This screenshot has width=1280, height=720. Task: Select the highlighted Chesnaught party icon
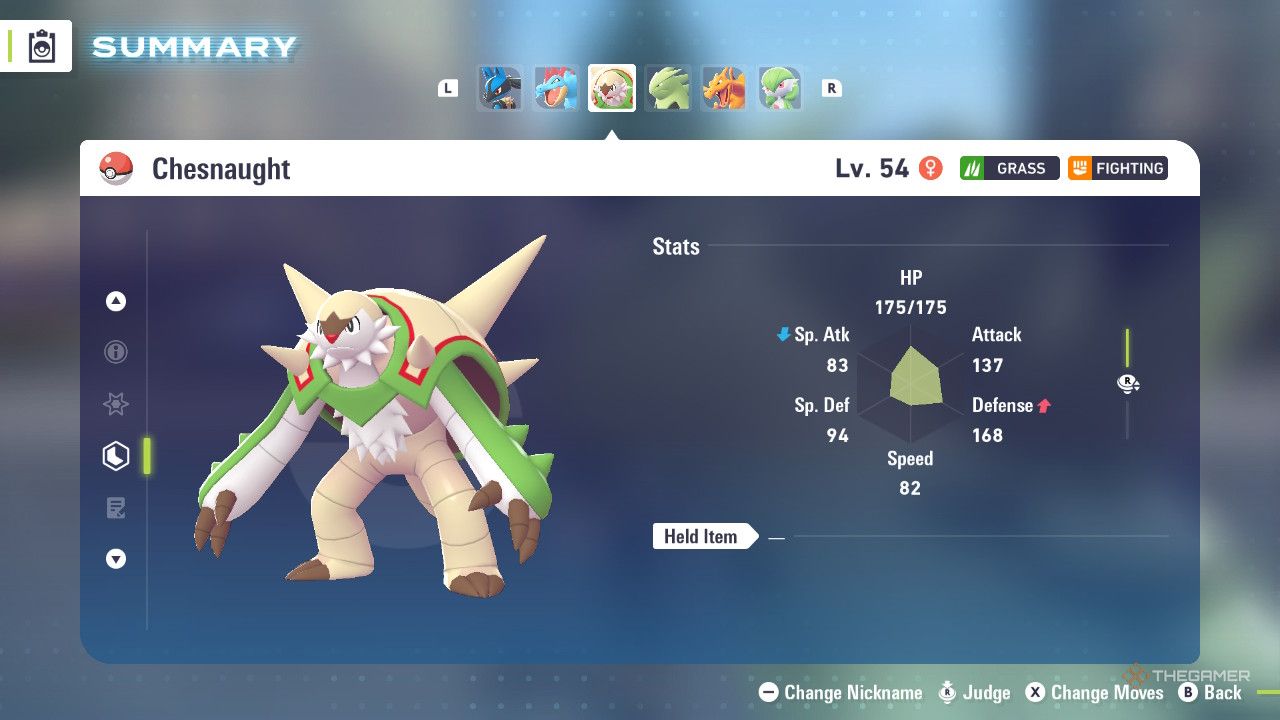(x=611, y=88)
